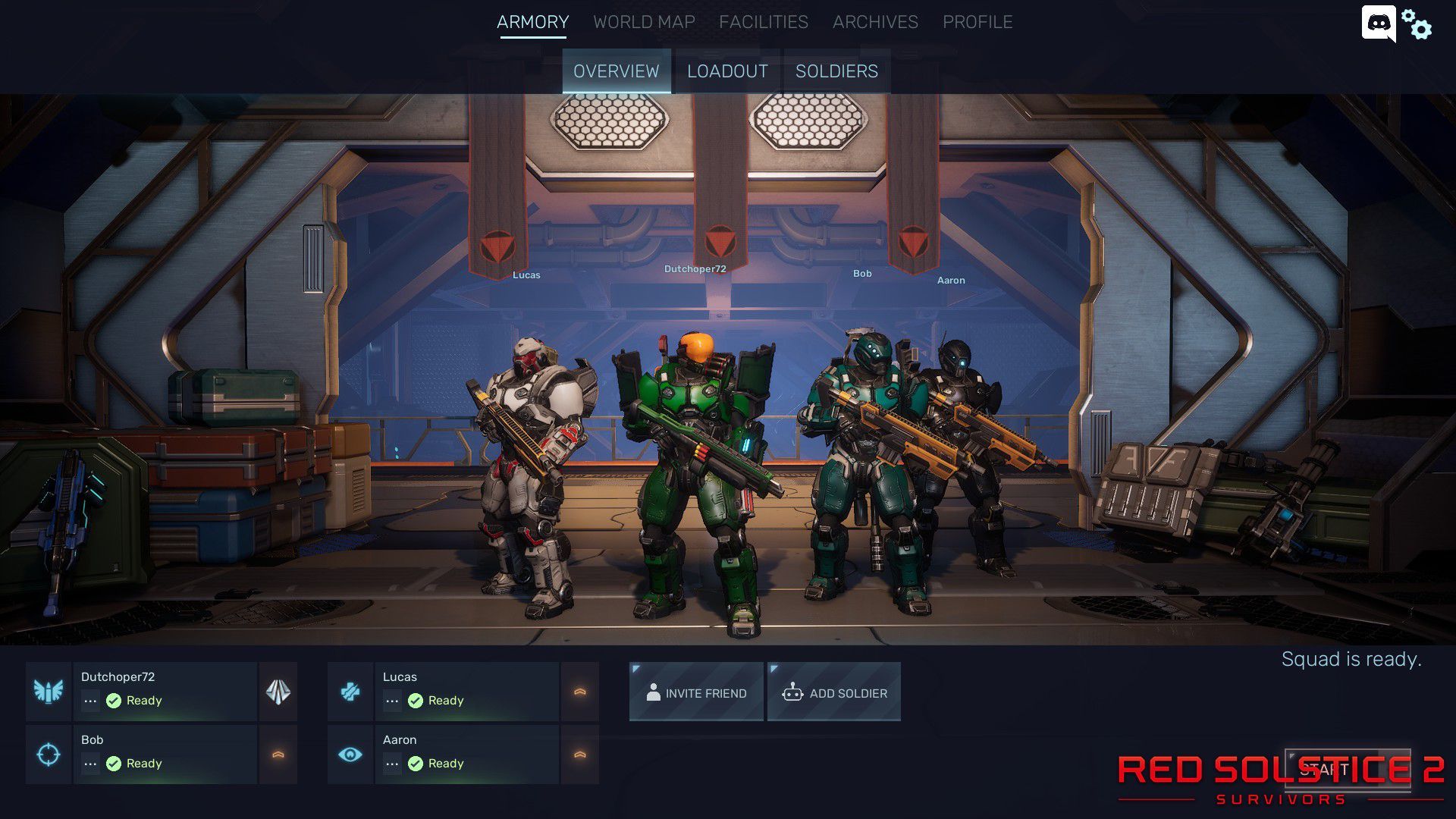View the Profile page
The image size is (1456, 819).
click(x=977, y=22)
